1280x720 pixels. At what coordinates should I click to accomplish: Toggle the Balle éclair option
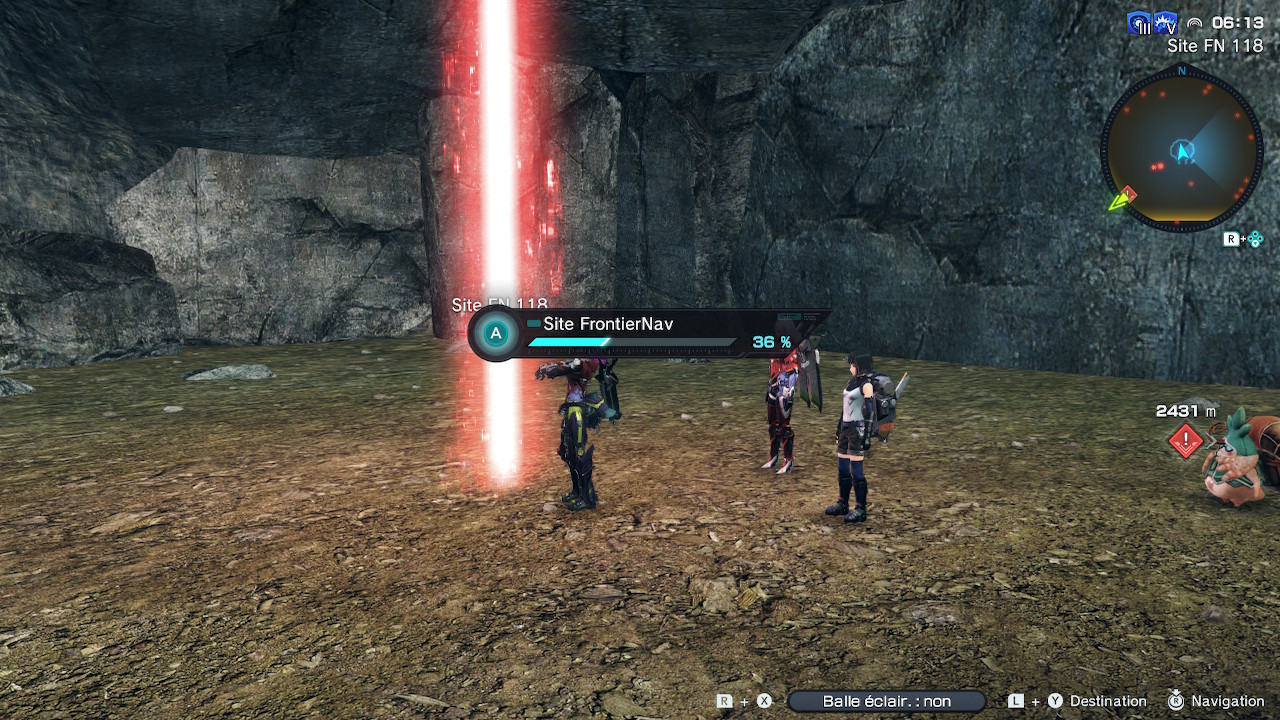(886, 702)
